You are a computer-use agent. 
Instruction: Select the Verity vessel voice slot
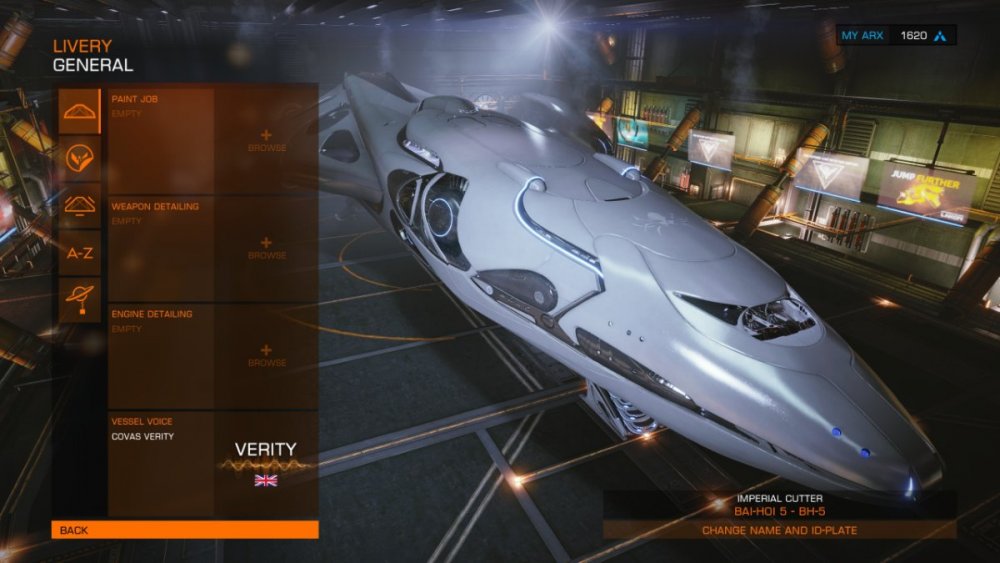(212, 463)
